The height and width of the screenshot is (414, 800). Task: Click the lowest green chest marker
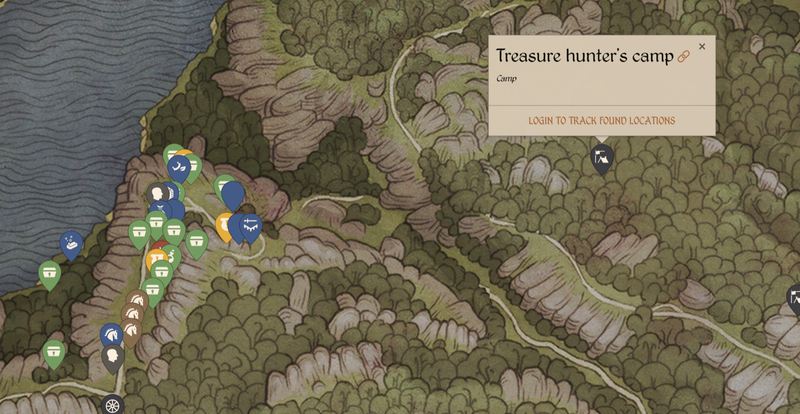(x=54, y=351)
